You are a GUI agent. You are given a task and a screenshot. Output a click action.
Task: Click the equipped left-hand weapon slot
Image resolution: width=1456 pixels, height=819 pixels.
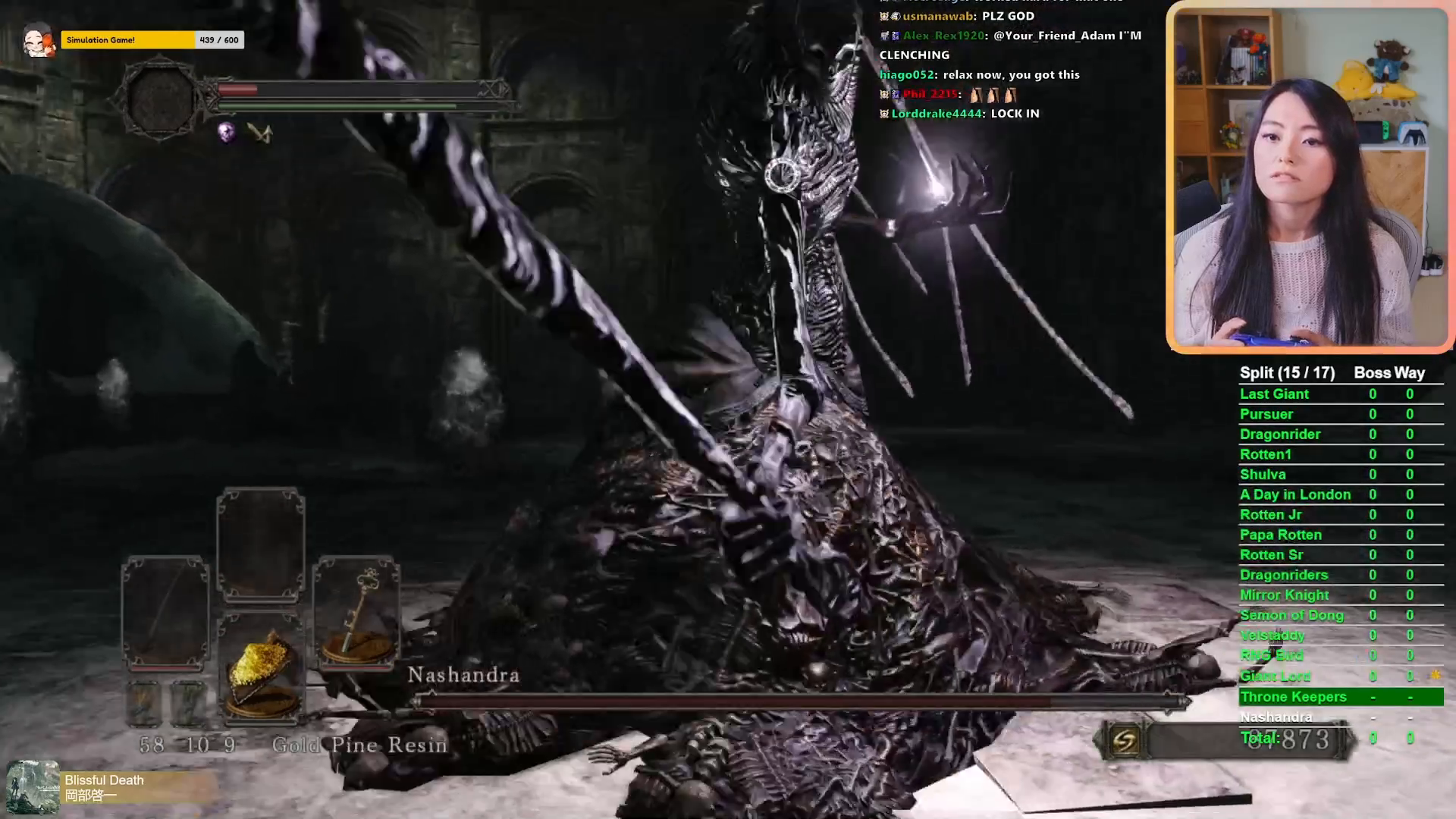(x=165, y=612)
